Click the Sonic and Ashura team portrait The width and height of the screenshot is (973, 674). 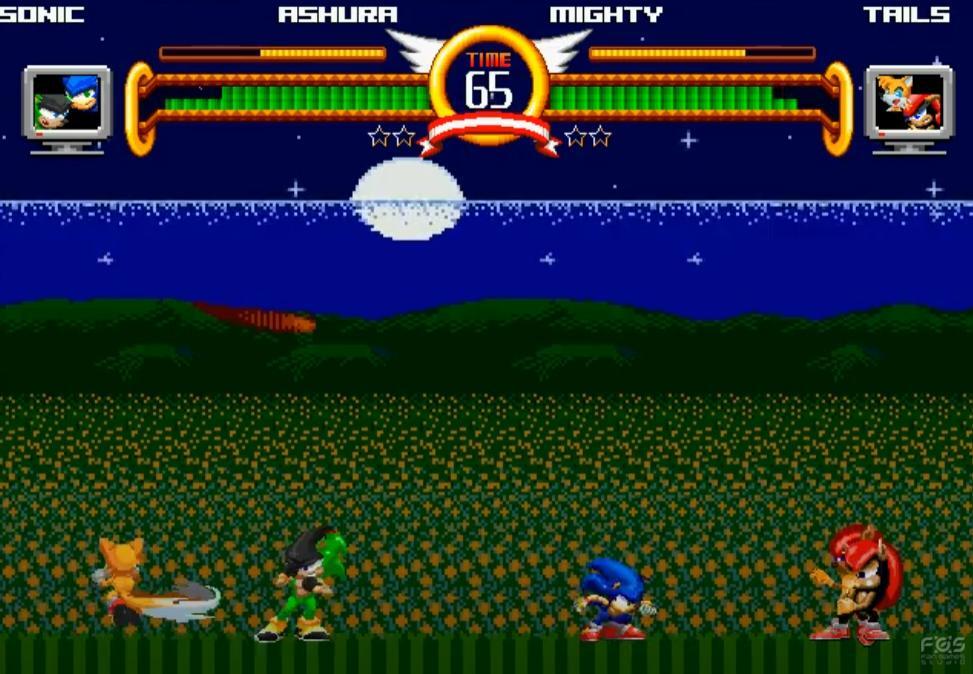click(x=67, y=102)
